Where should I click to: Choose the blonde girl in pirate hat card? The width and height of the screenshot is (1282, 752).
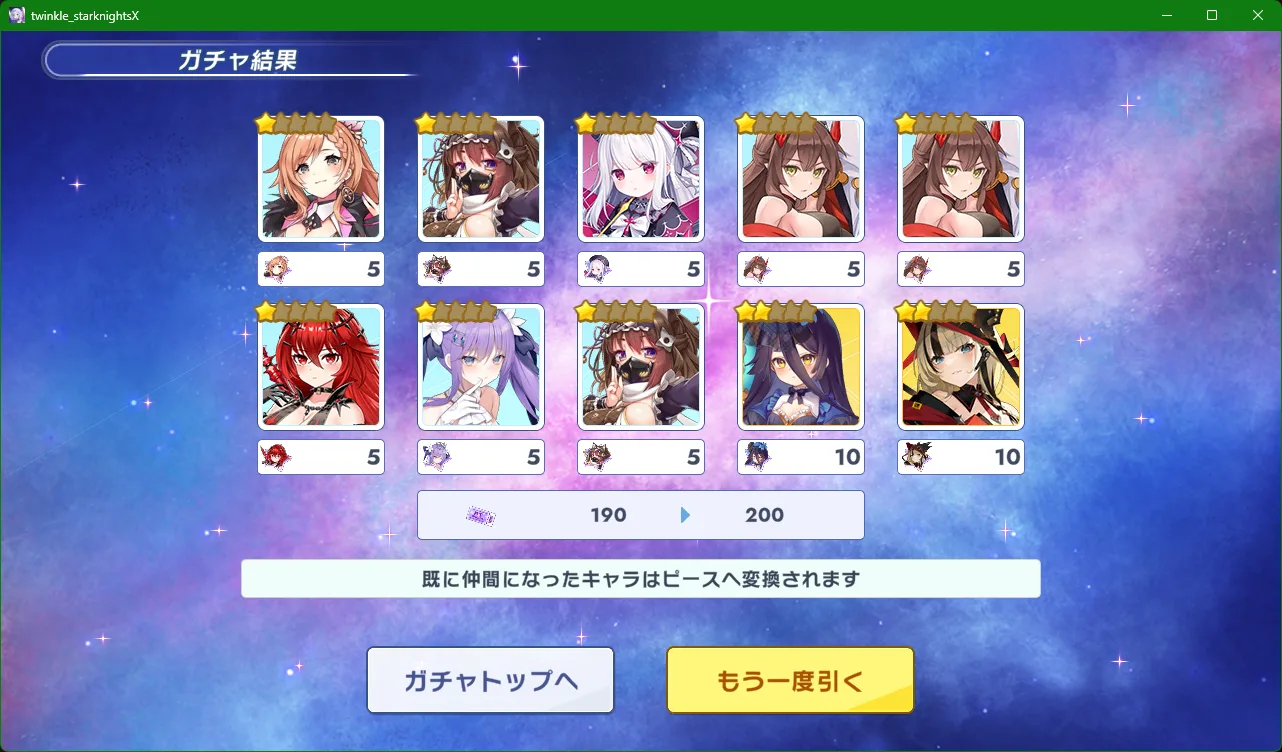[x=961, y=367]
